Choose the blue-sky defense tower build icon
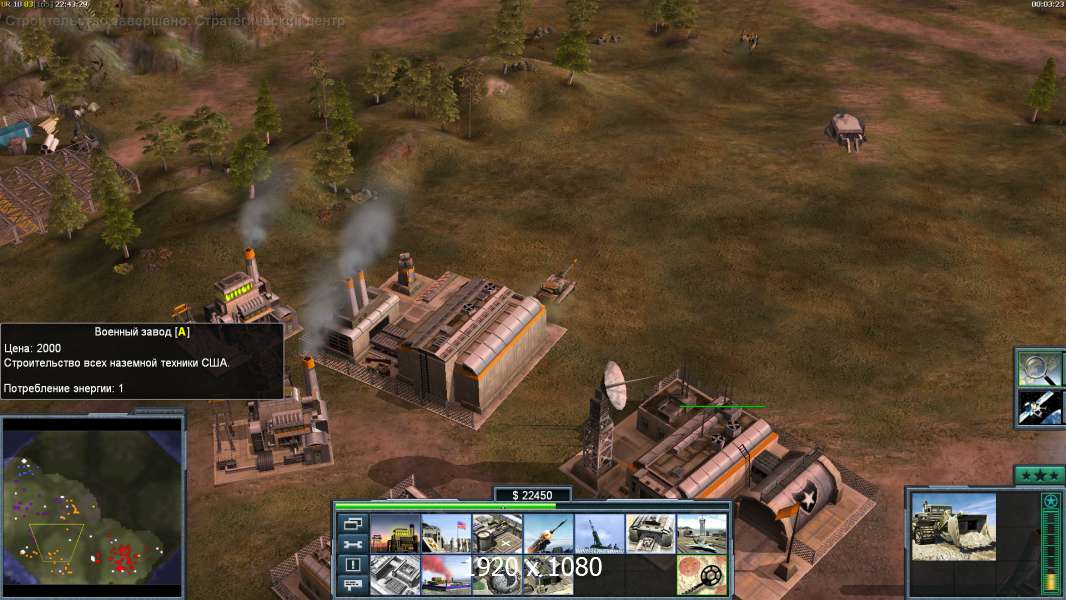1066x600 pixels. coord(599,533)
